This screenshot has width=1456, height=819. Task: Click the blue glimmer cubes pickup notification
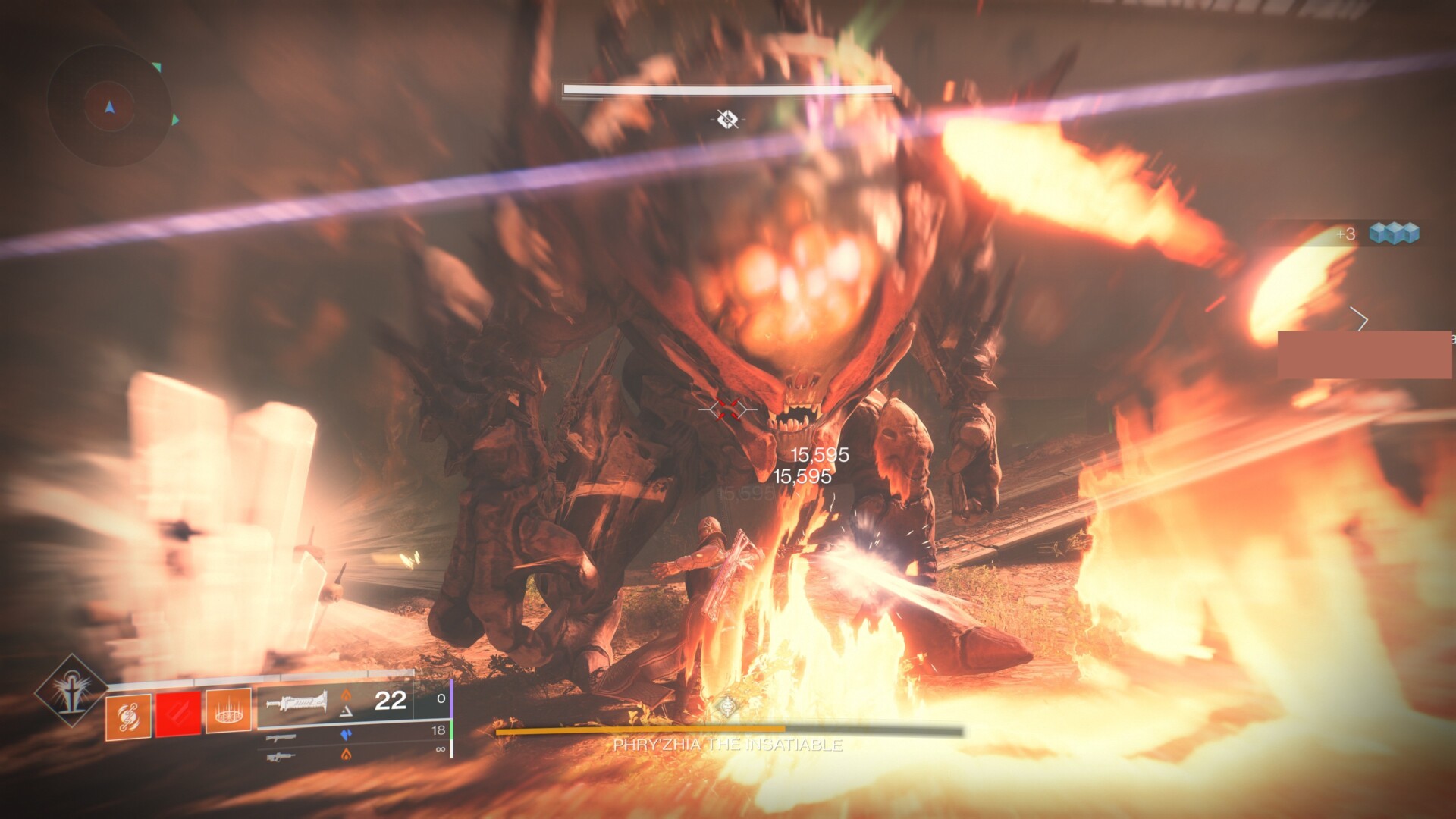pyautogui.click(x=1393, y=234)
